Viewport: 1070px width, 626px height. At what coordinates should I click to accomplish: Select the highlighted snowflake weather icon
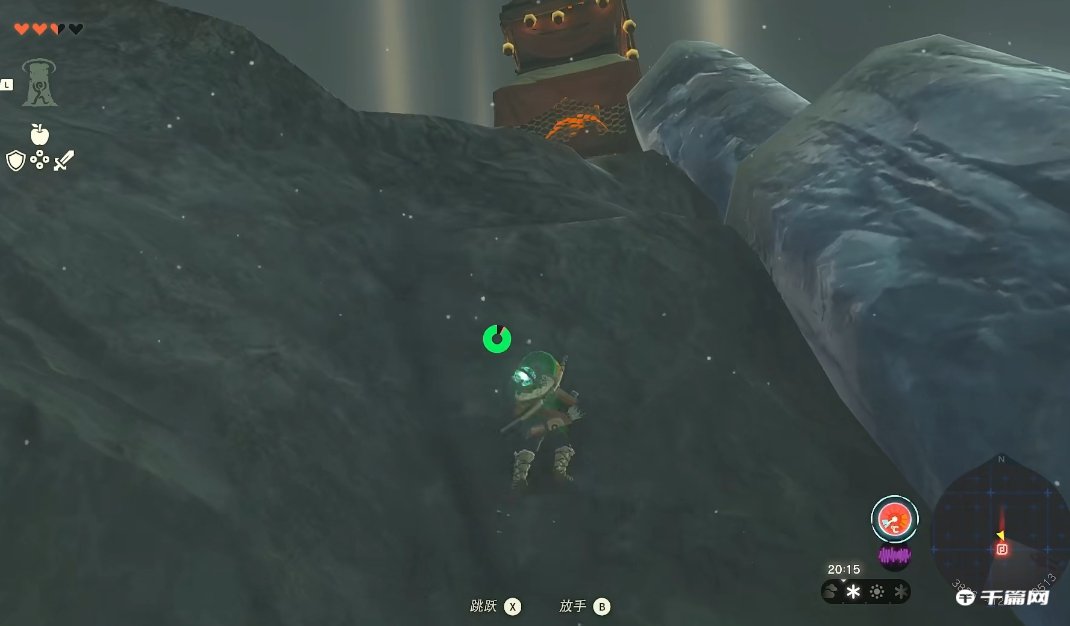pyautogui.click(x=854, y=591)
